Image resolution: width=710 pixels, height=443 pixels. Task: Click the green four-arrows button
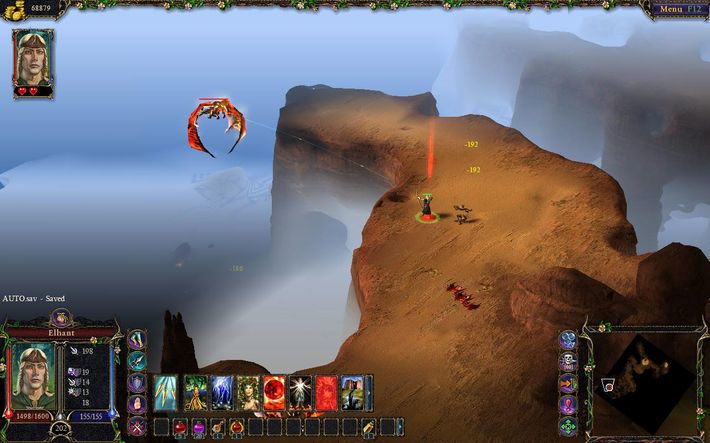(568, 427)
